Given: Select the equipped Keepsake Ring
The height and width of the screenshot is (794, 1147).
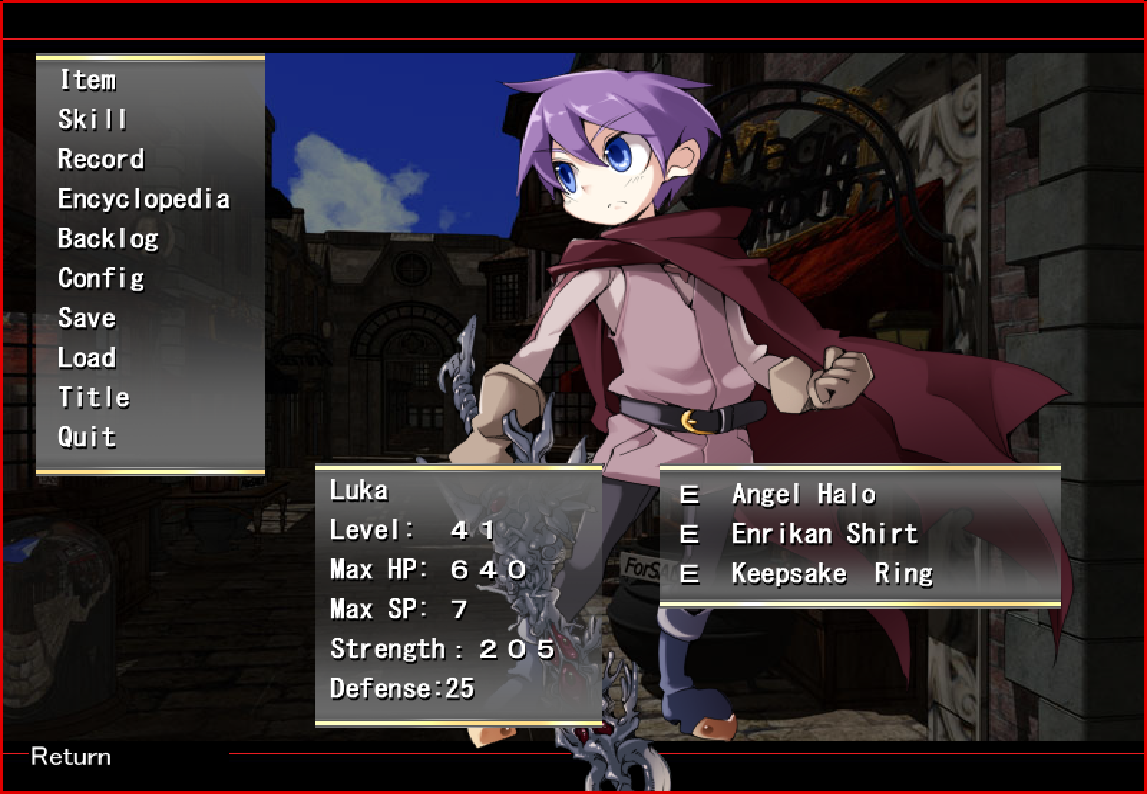Looking at the screenshot, I should coord(832,574).
